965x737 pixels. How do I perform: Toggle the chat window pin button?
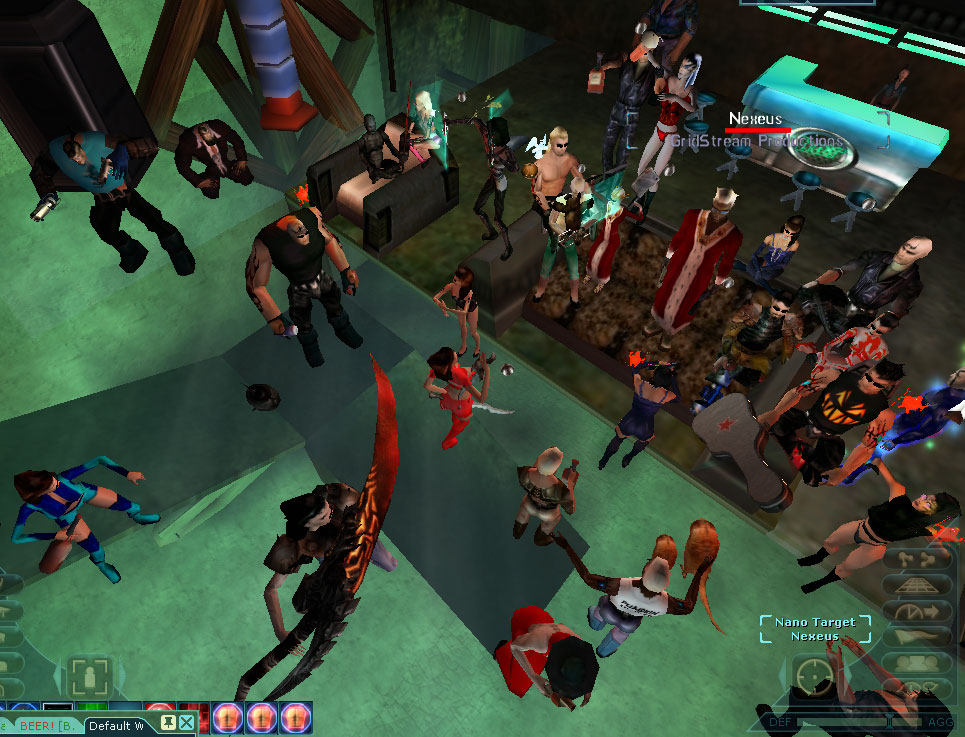coord(167,722)
